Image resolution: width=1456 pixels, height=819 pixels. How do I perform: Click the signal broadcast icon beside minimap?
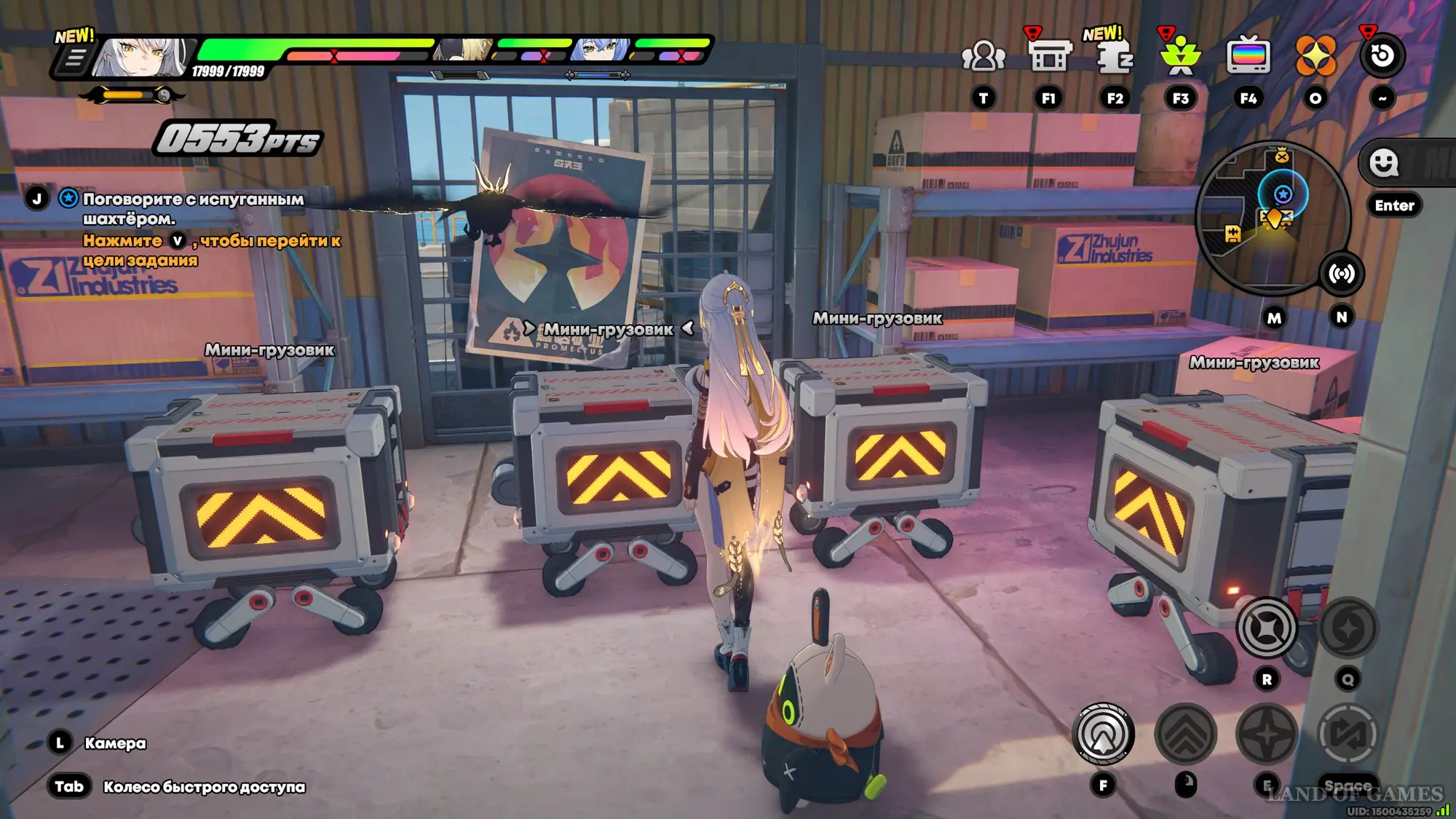[x=1341, y=274]
